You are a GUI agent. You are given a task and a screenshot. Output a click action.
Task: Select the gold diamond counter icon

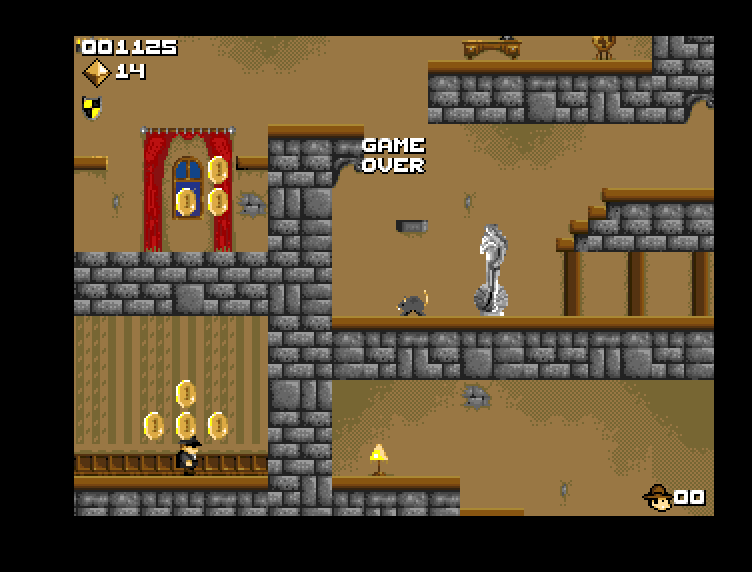click(x=96, y=72)
